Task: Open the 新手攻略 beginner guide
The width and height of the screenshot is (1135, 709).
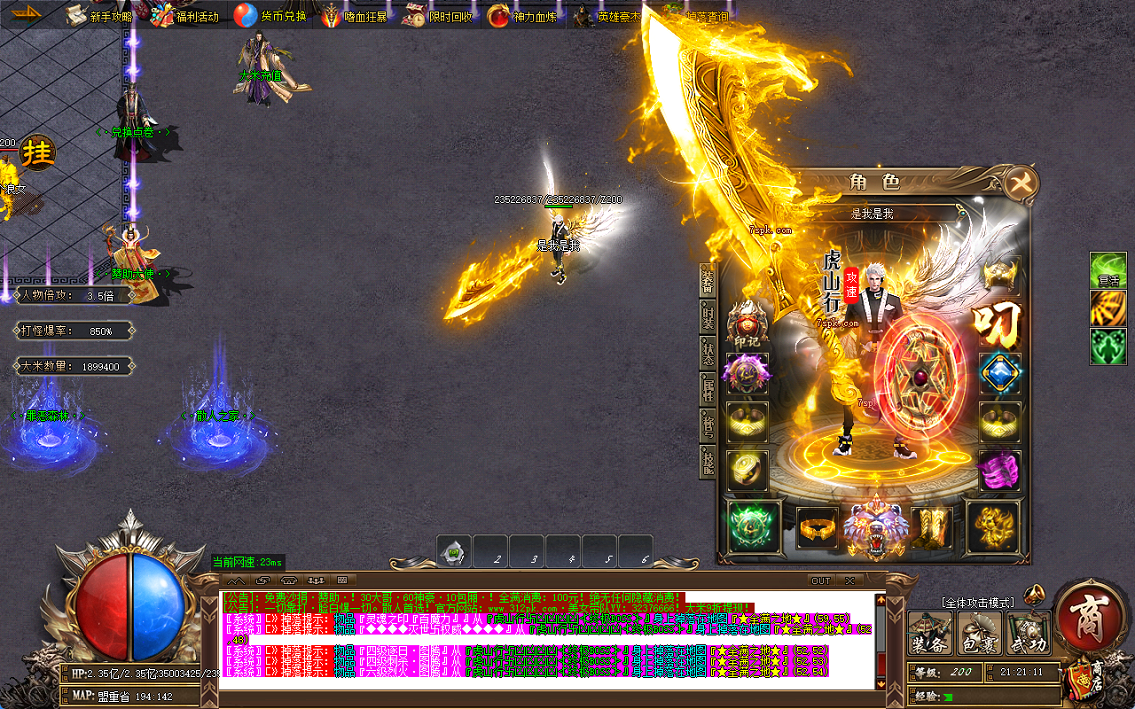Action: (99, 16)
